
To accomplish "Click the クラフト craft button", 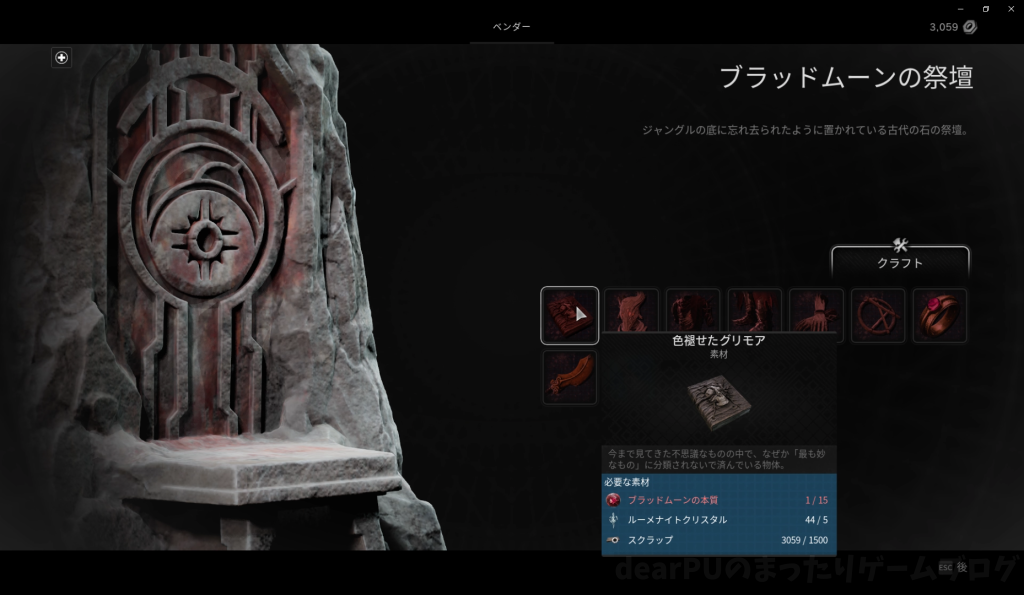I will (900, 262).
